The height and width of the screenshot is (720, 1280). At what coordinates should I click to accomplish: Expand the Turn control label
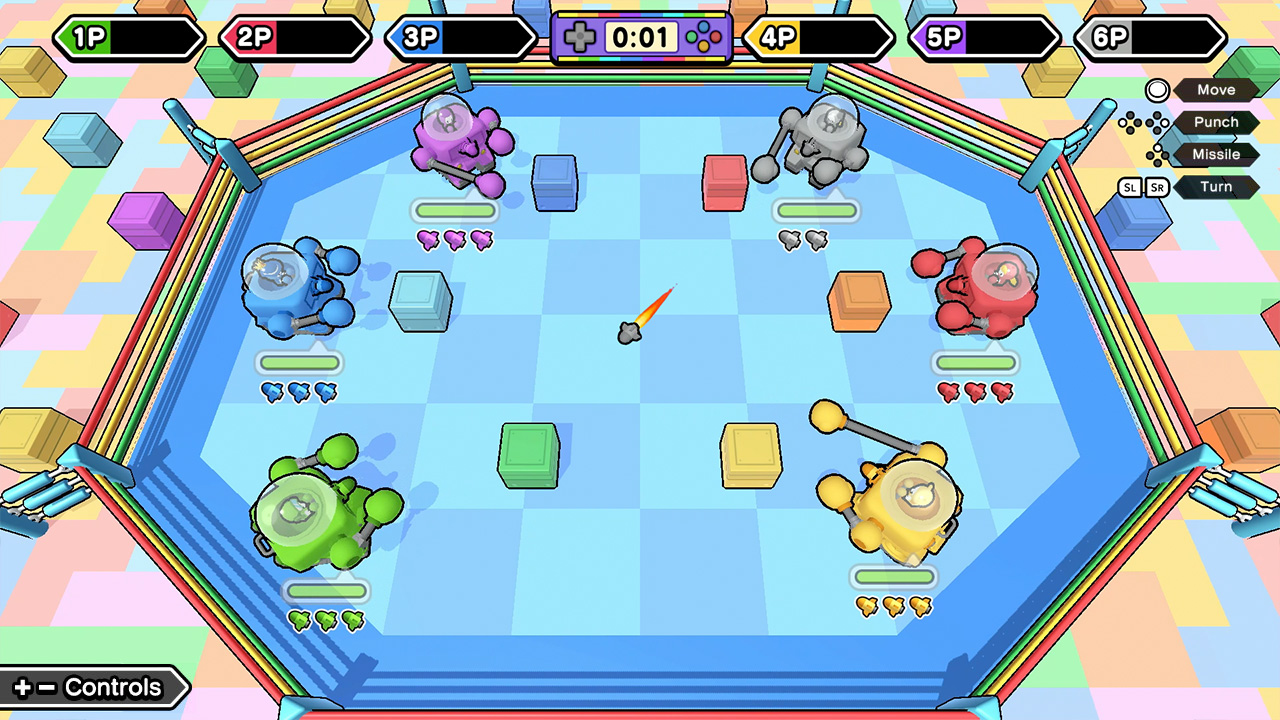click(1216, 187)
